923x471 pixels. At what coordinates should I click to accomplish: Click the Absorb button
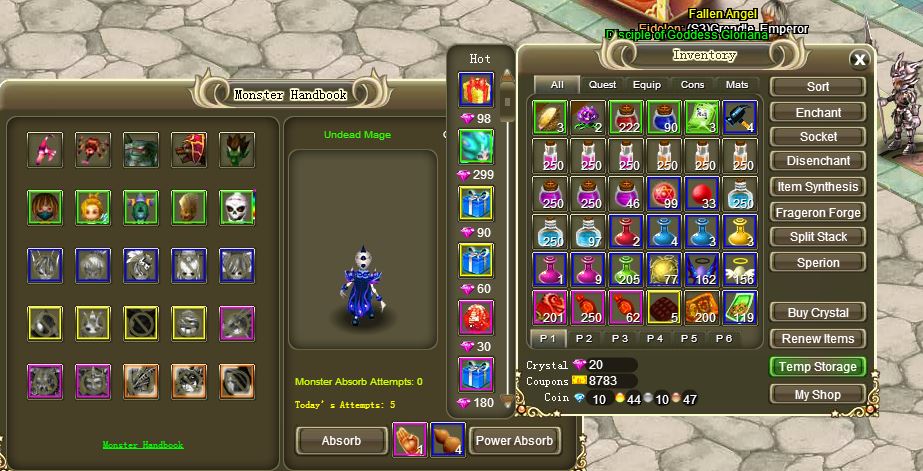[x=341, y=440]
